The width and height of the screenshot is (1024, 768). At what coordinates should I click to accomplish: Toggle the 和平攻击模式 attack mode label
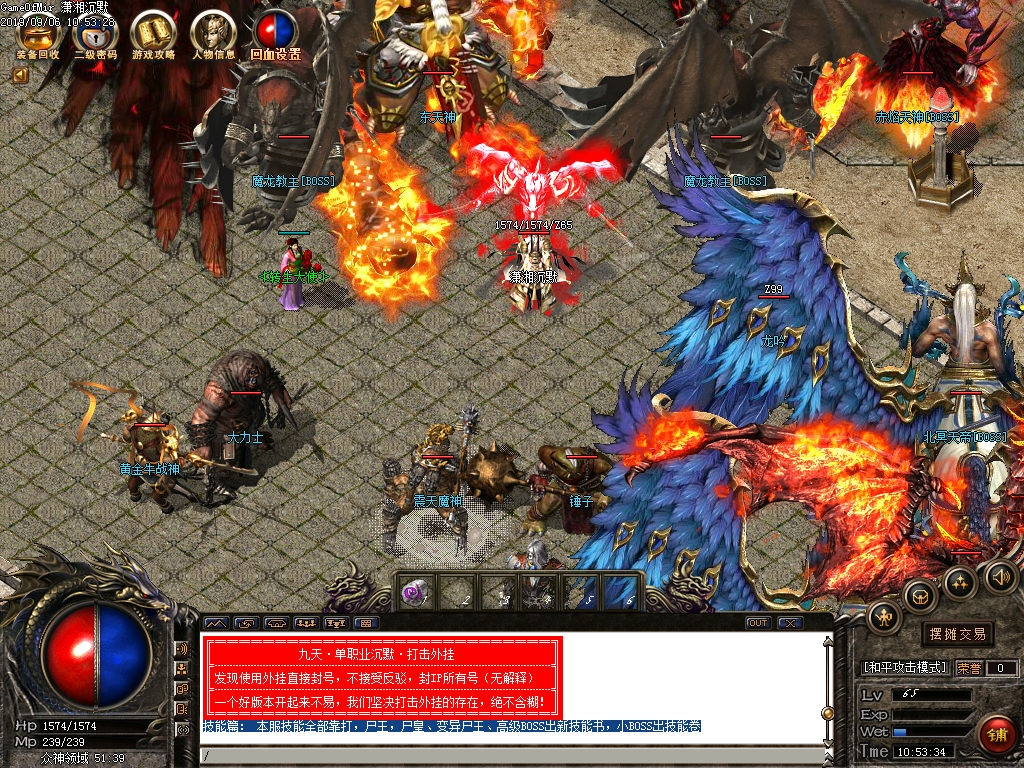pos(905,668)
